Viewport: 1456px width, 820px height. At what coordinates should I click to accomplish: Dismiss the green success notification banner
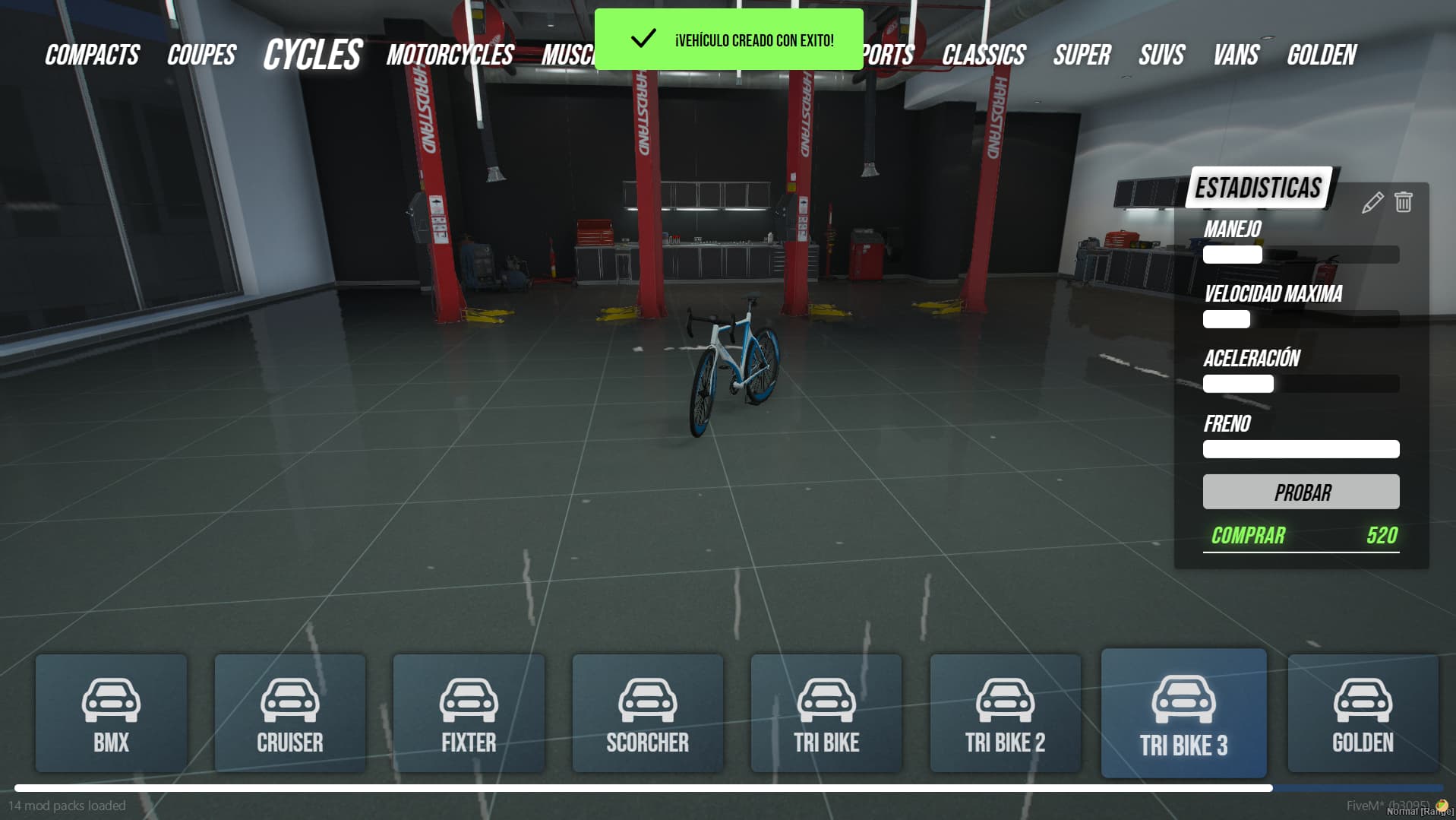(x=728, y=39)
